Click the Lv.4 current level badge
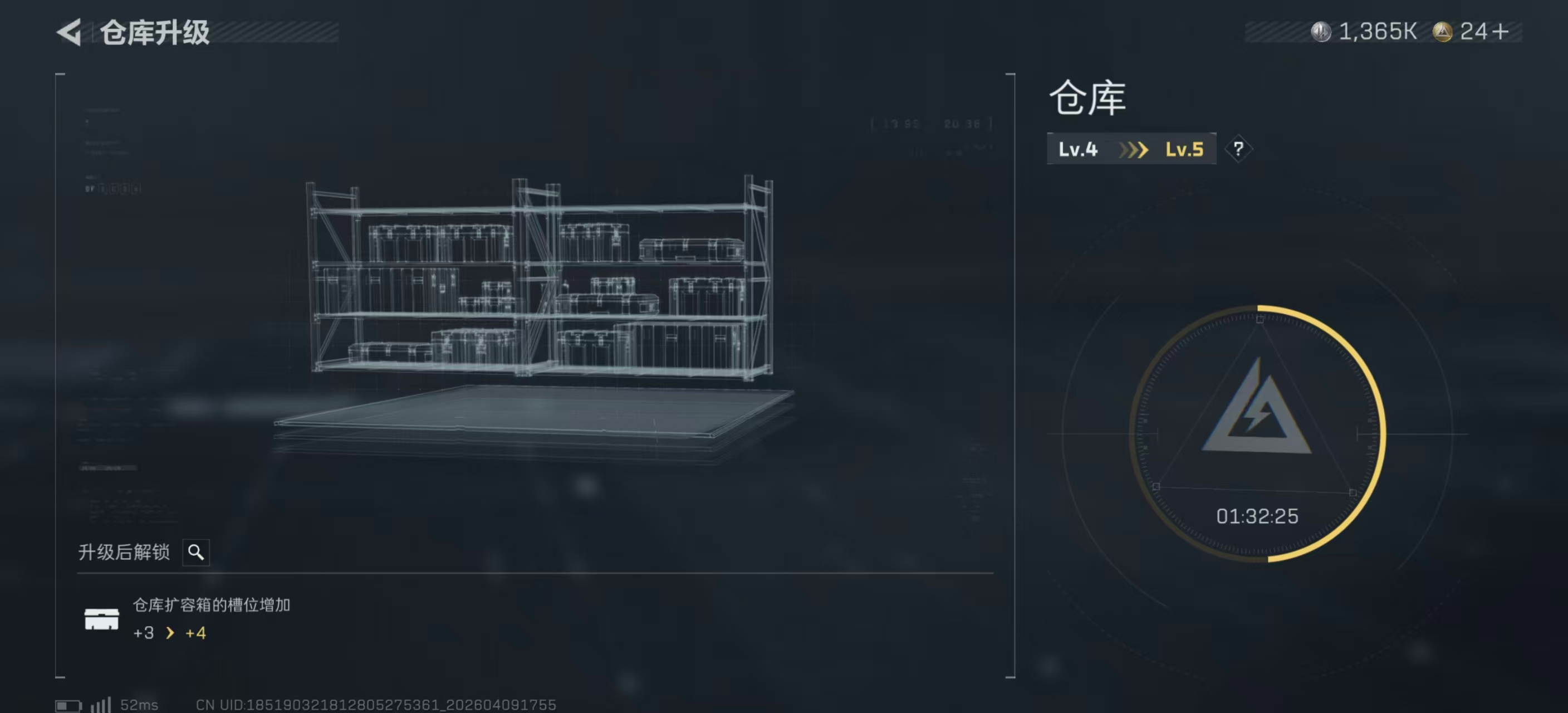The image size is (1568, 713). point(1078,148)
